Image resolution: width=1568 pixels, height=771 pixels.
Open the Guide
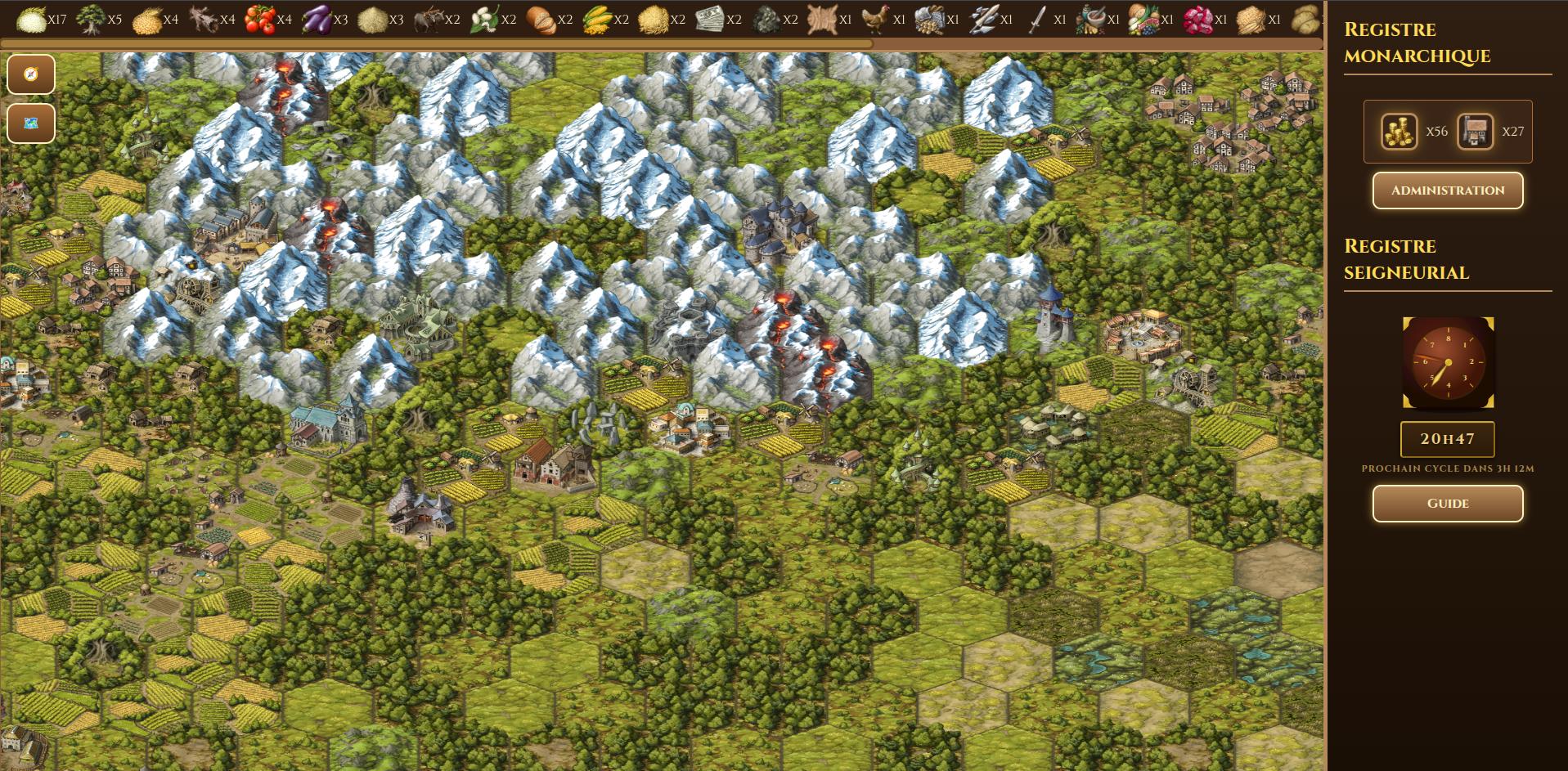point(1447,504)
